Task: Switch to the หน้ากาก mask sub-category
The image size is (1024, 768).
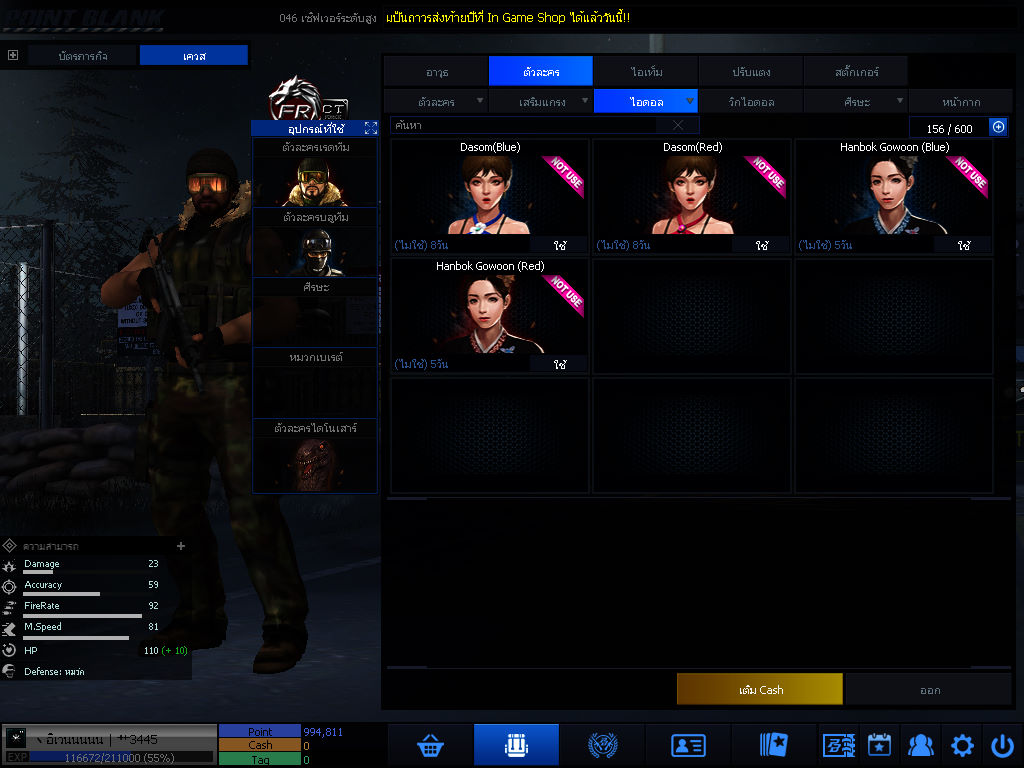Action: tap(960, 102)
